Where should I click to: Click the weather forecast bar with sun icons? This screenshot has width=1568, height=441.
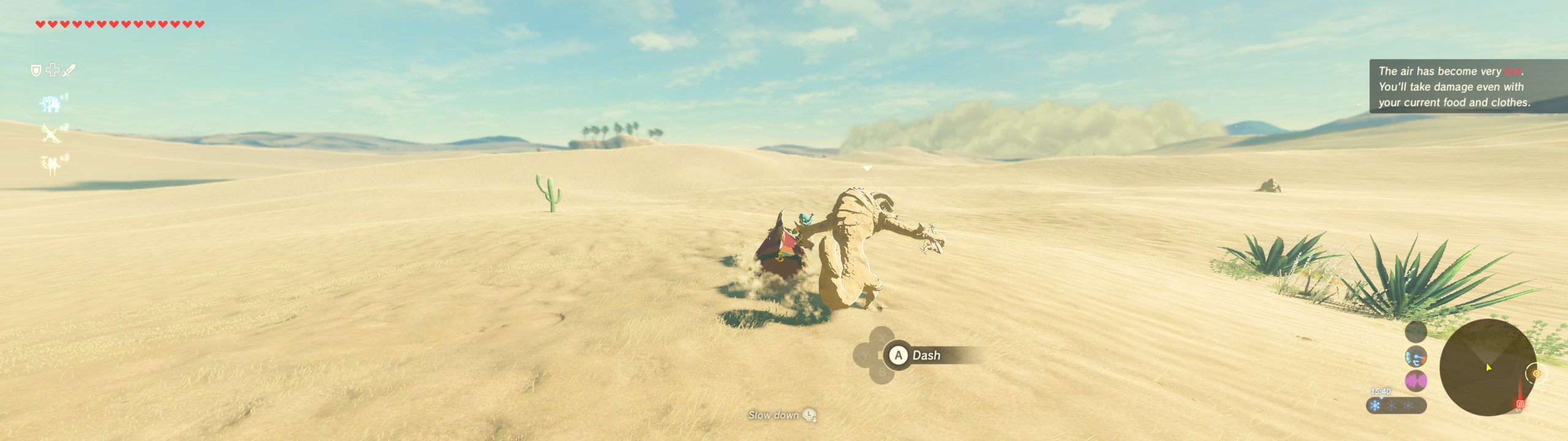(x=1396, y=405)
